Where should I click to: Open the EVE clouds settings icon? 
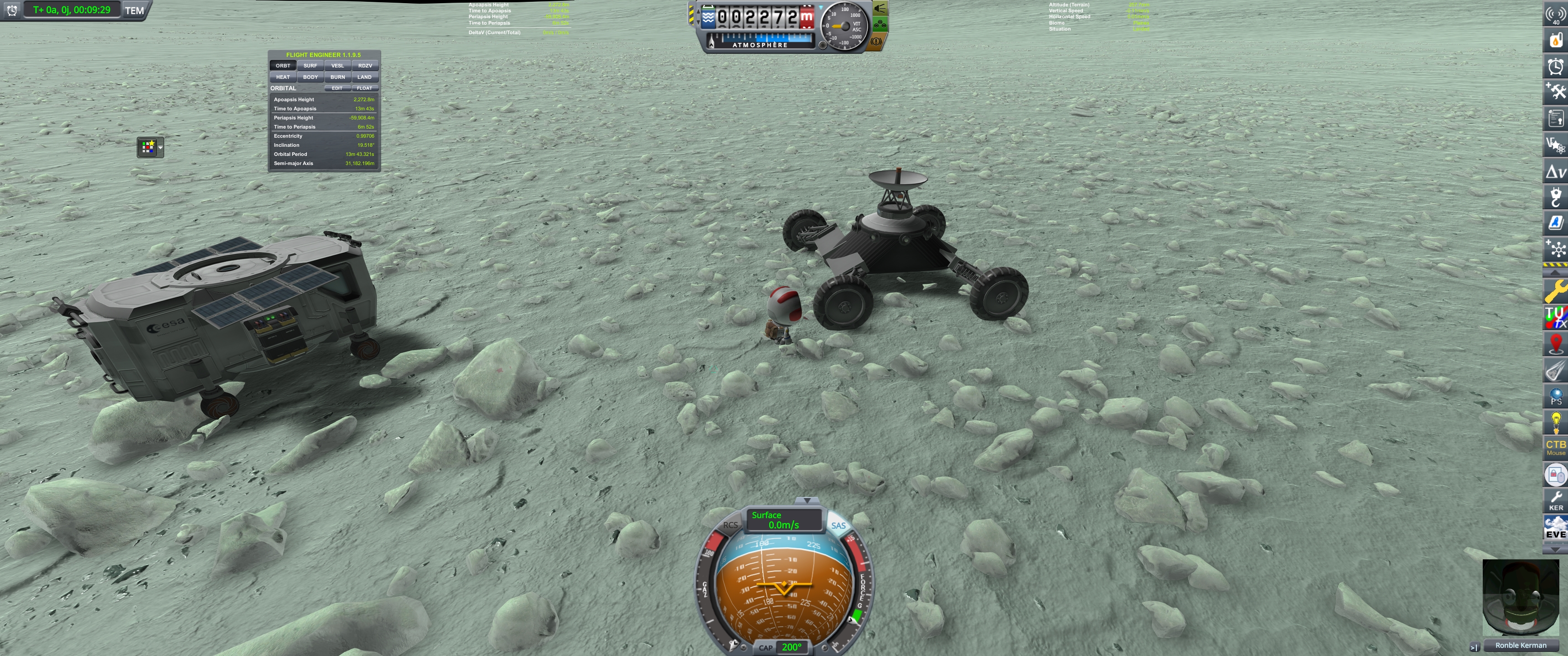click(x=1555, y=527)
